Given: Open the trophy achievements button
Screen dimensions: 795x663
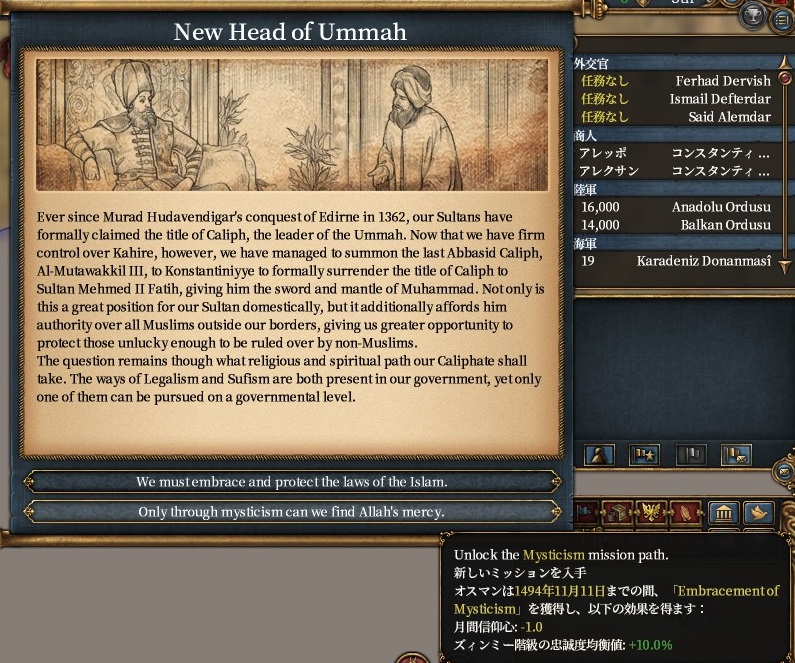Looking at the screenshot, I should (x=755, y=14).
